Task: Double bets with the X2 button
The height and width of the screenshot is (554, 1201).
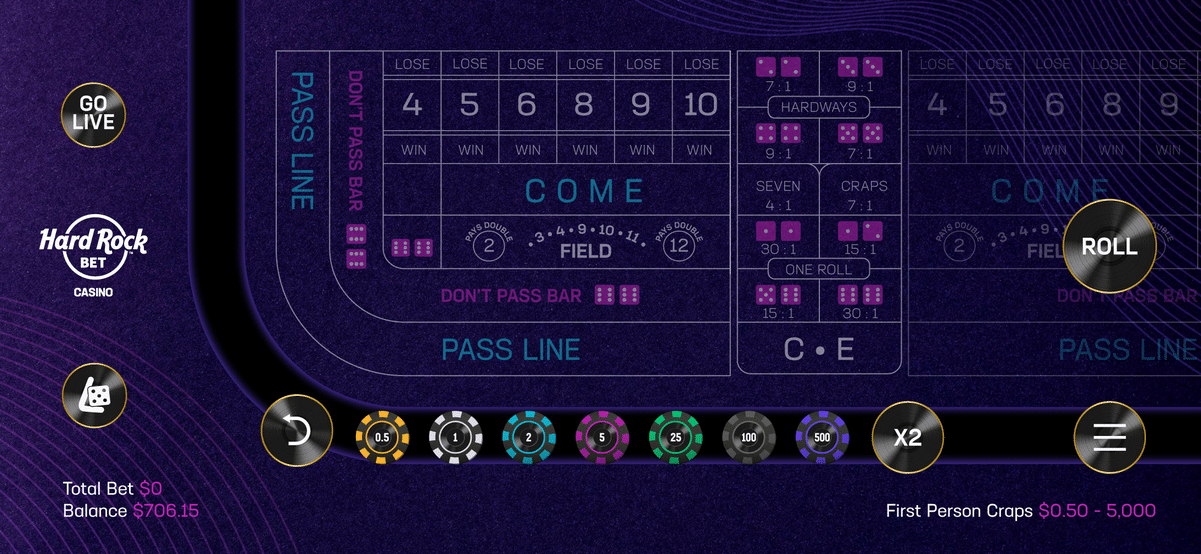Action: pos(908,437)
